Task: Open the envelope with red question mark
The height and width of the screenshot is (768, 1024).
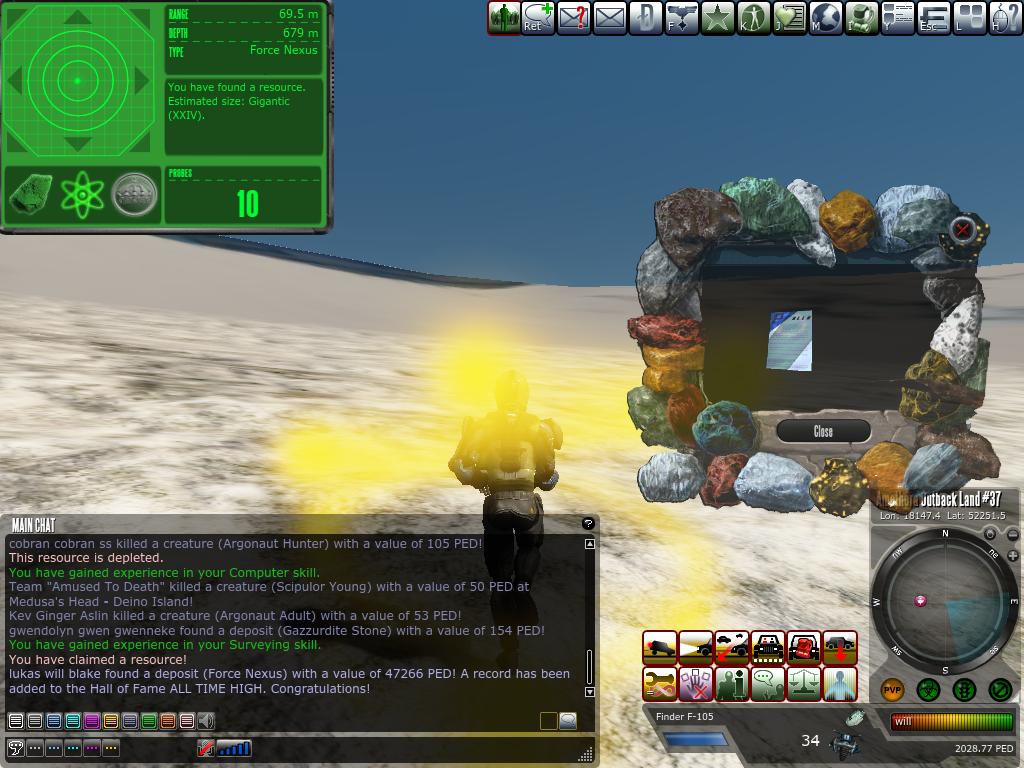Action: point(573,17)
